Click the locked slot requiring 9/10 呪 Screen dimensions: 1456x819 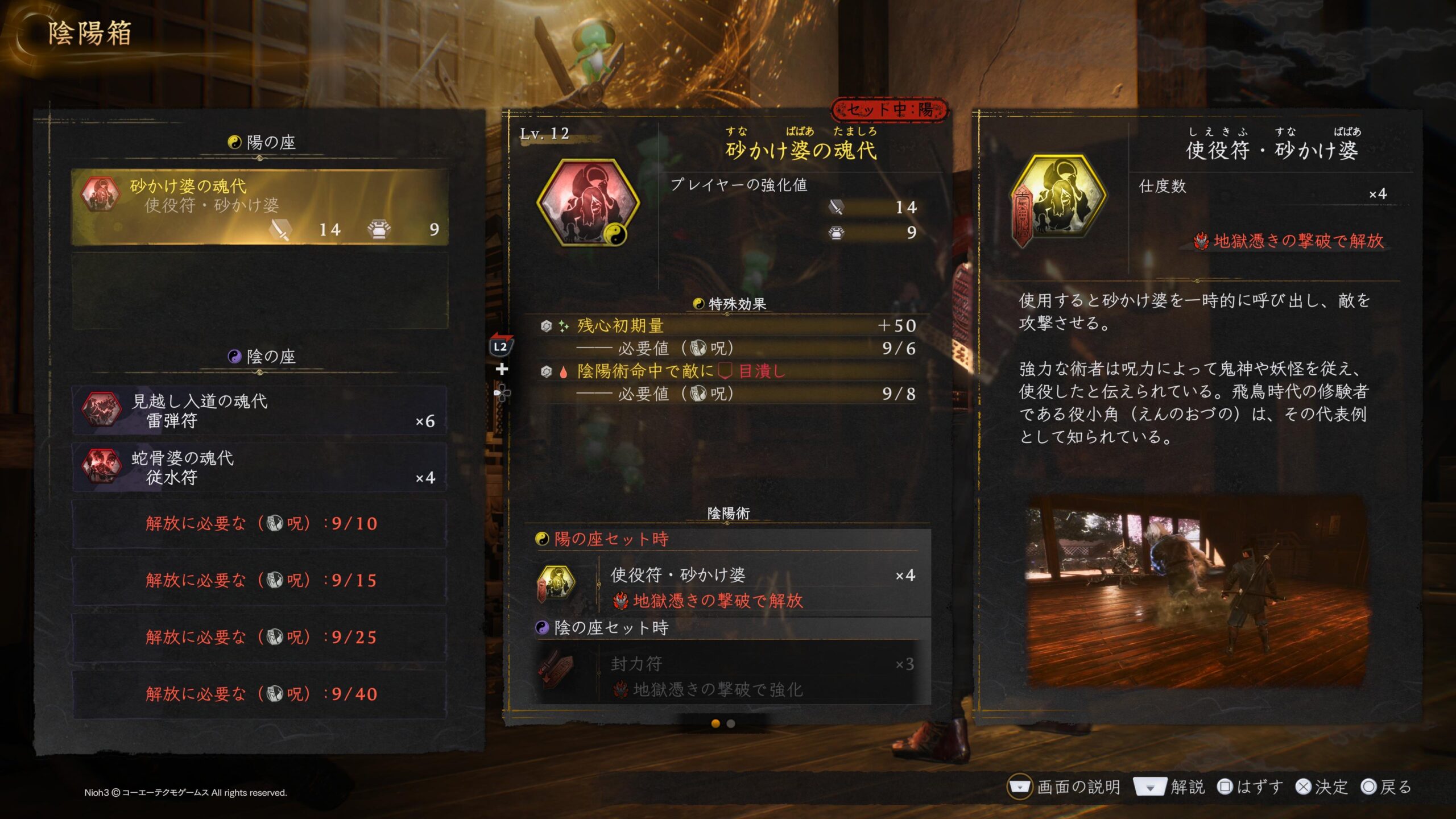[259, 524]
